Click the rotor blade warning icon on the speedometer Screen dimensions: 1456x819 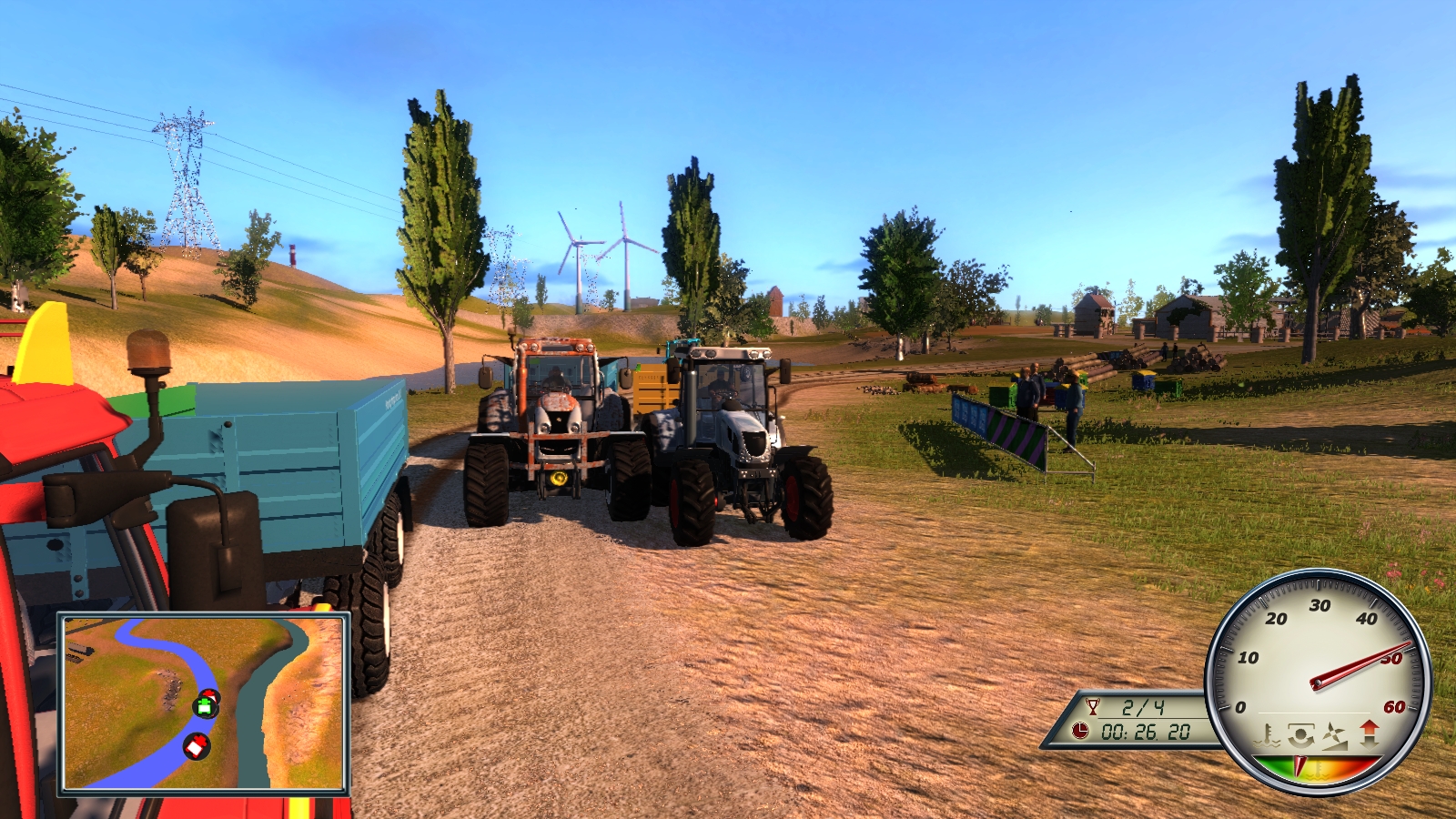(1333, 735)
